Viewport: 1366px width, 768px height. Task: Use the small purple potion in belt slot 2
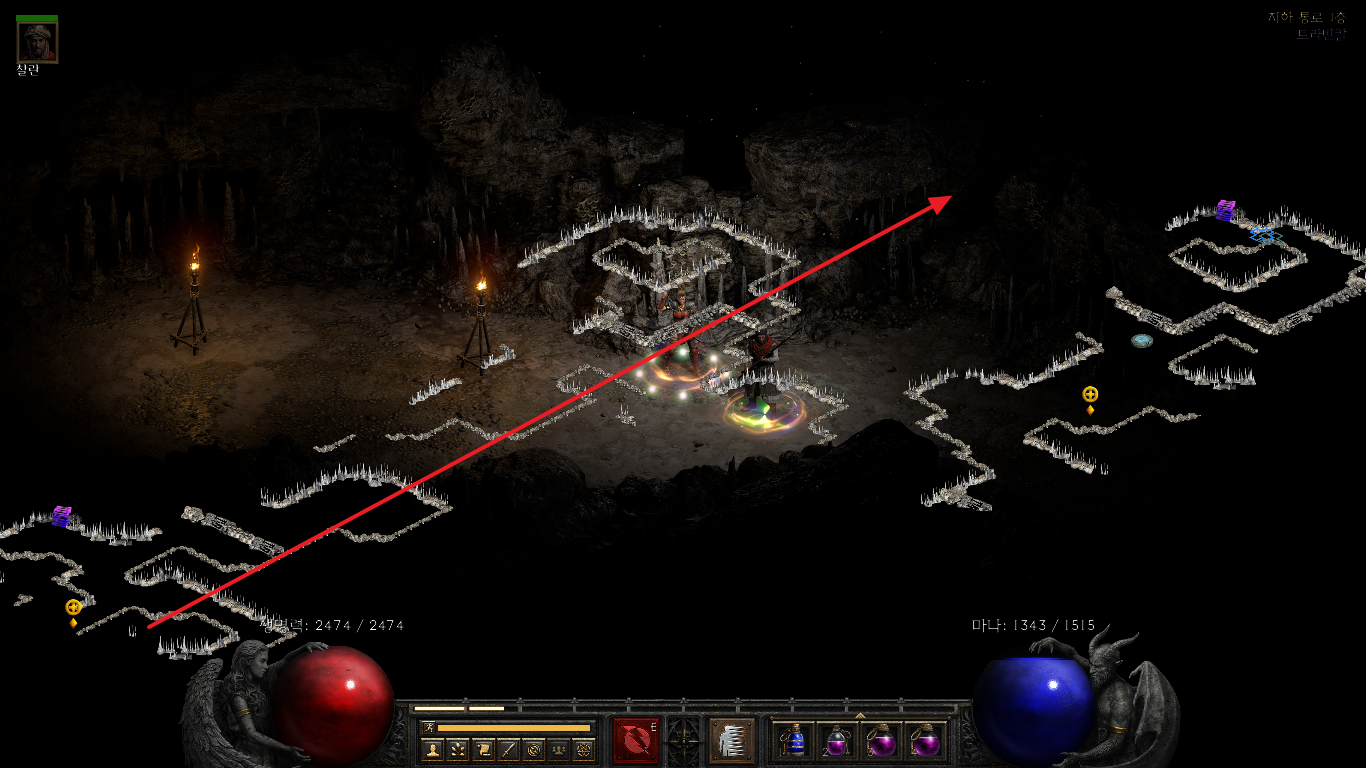[837, 741]
